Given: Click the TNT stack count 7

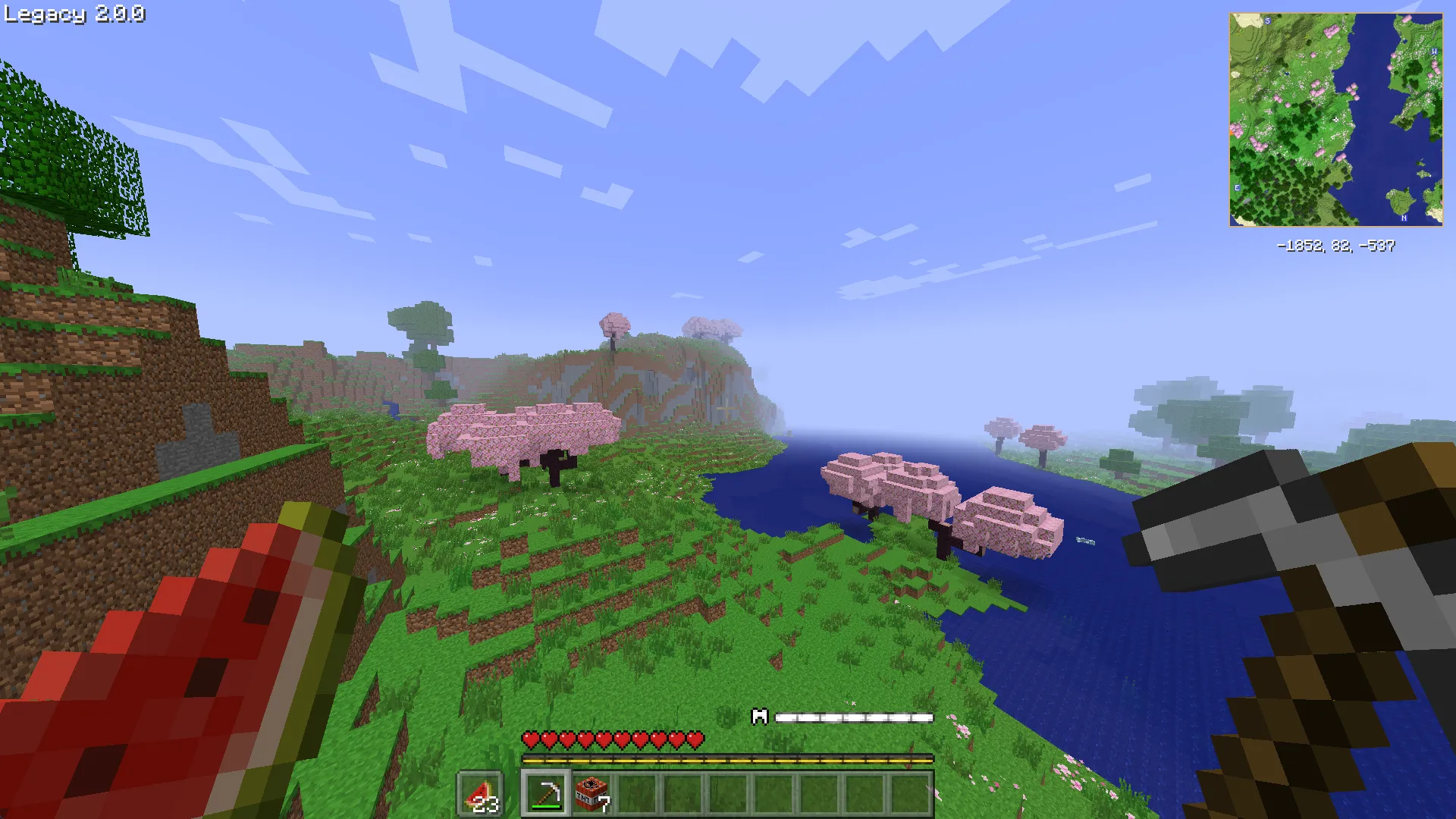Looking at the screenshot, I should tap(604, 802).
